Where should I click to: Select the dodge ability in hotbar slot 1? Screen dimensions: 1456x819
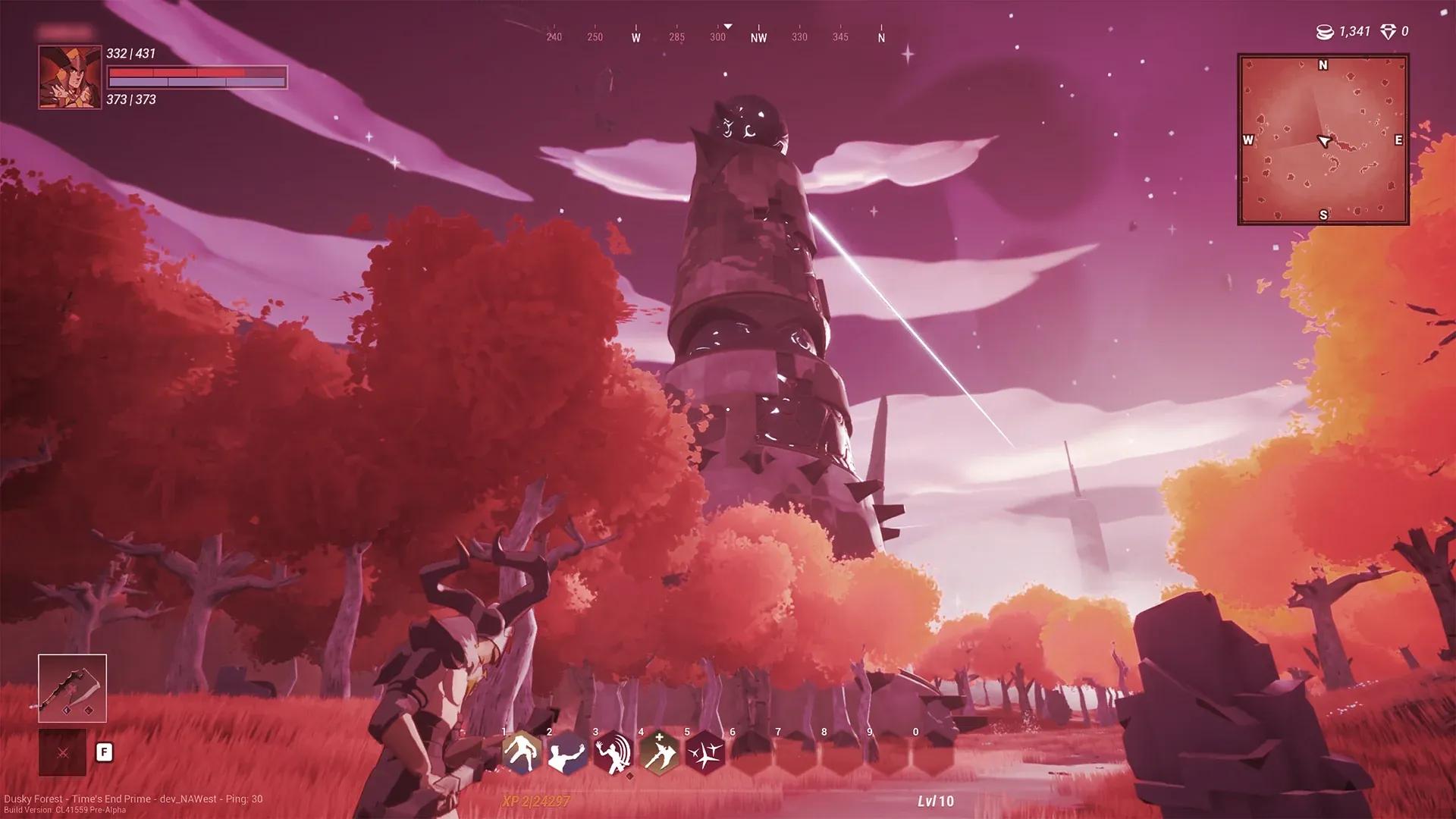click(520, 754)
